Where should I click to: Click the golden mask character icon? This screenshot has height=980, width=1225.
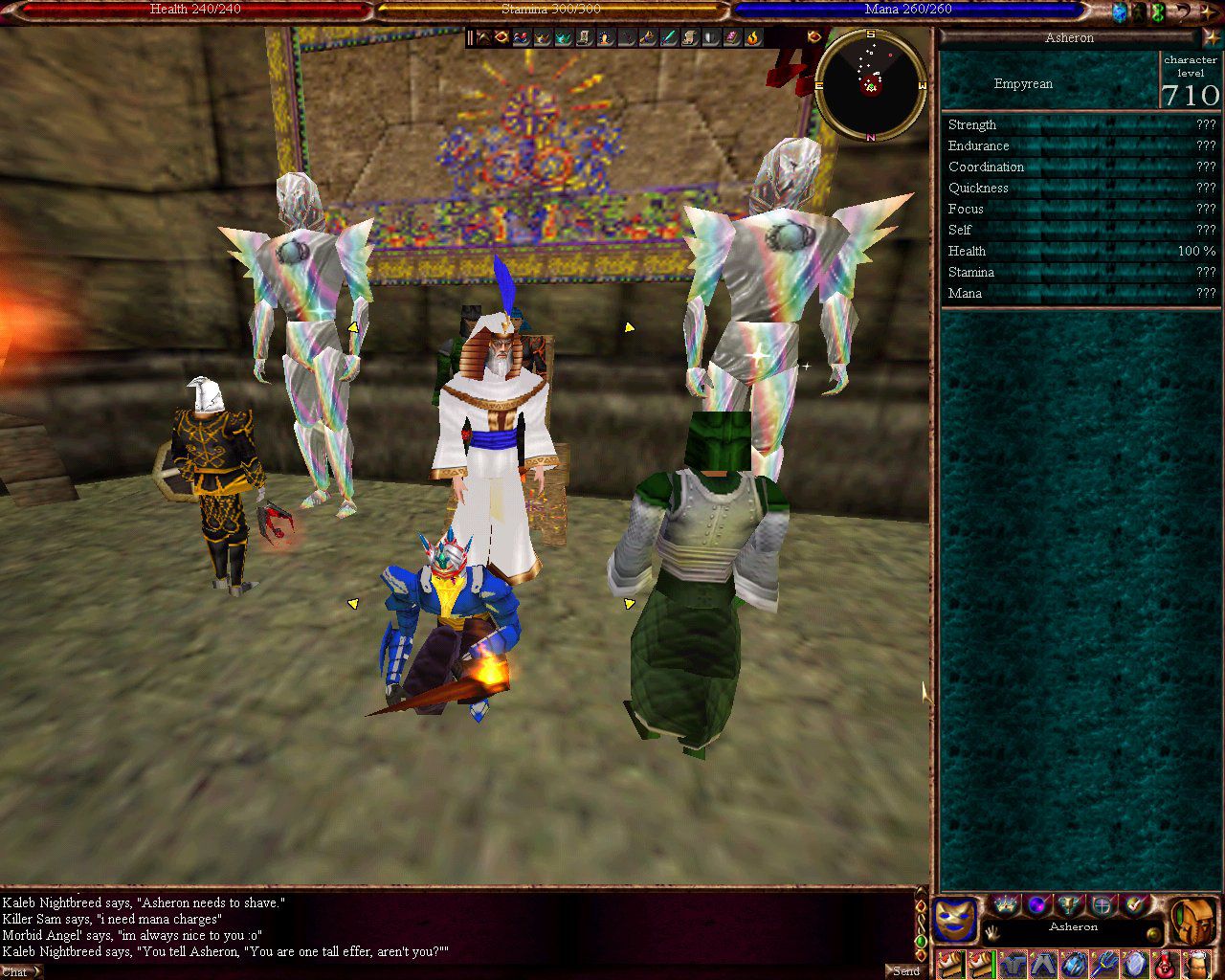tap(955, 920)
